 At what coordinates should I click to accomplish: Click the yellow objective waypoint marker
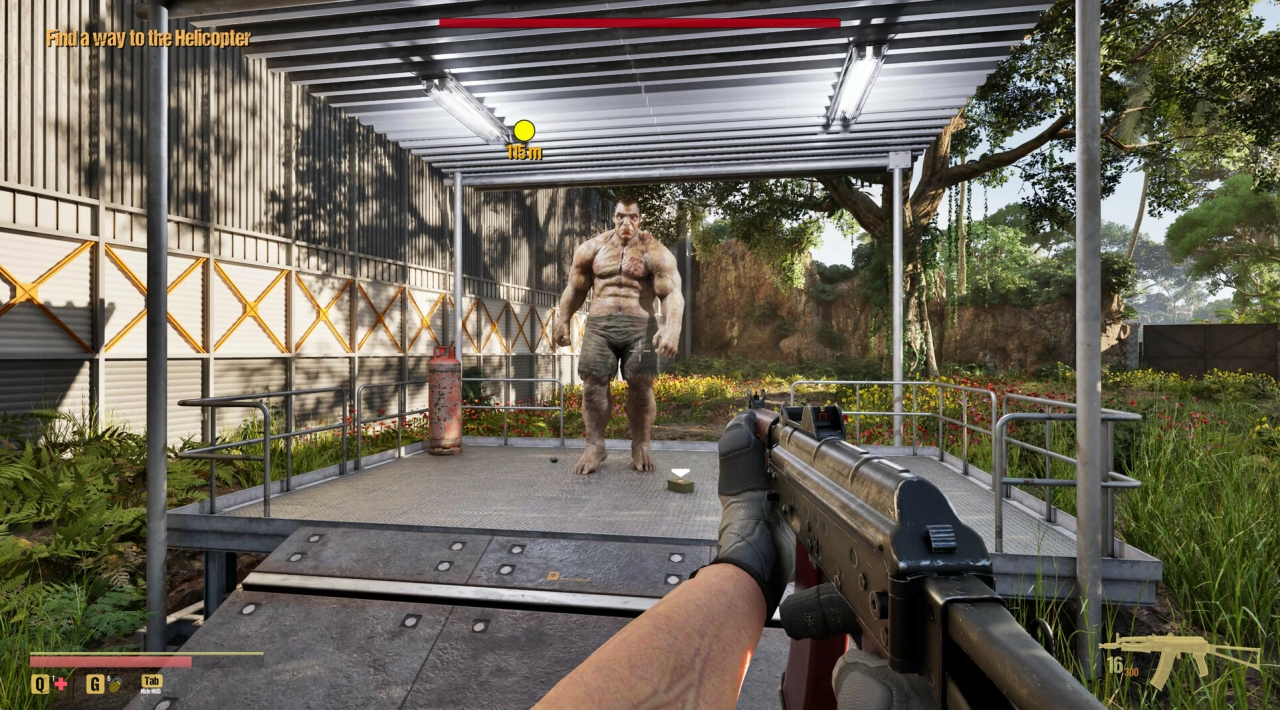(x=524, y=130)
